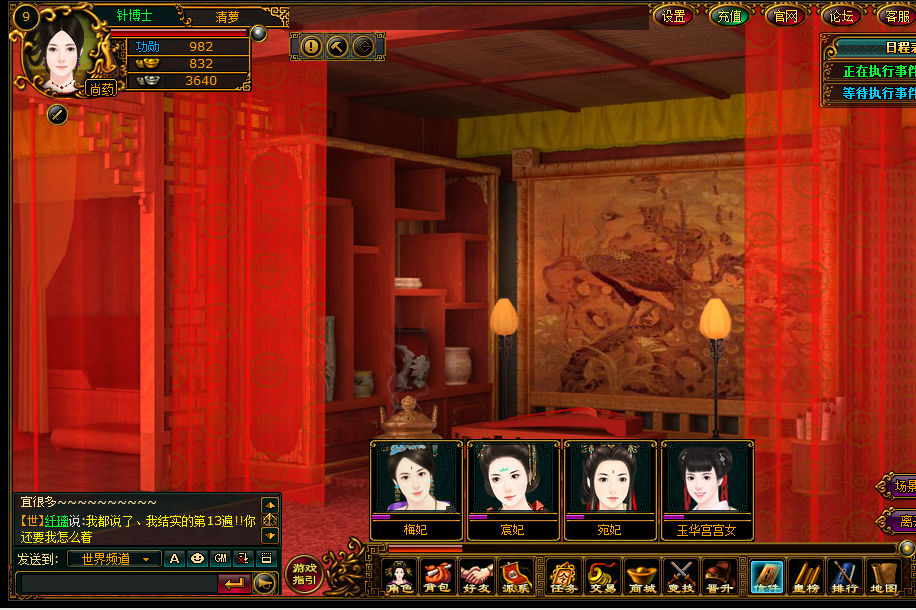
Task: Open the 地图 map
Action: click(x=884, y=578)
